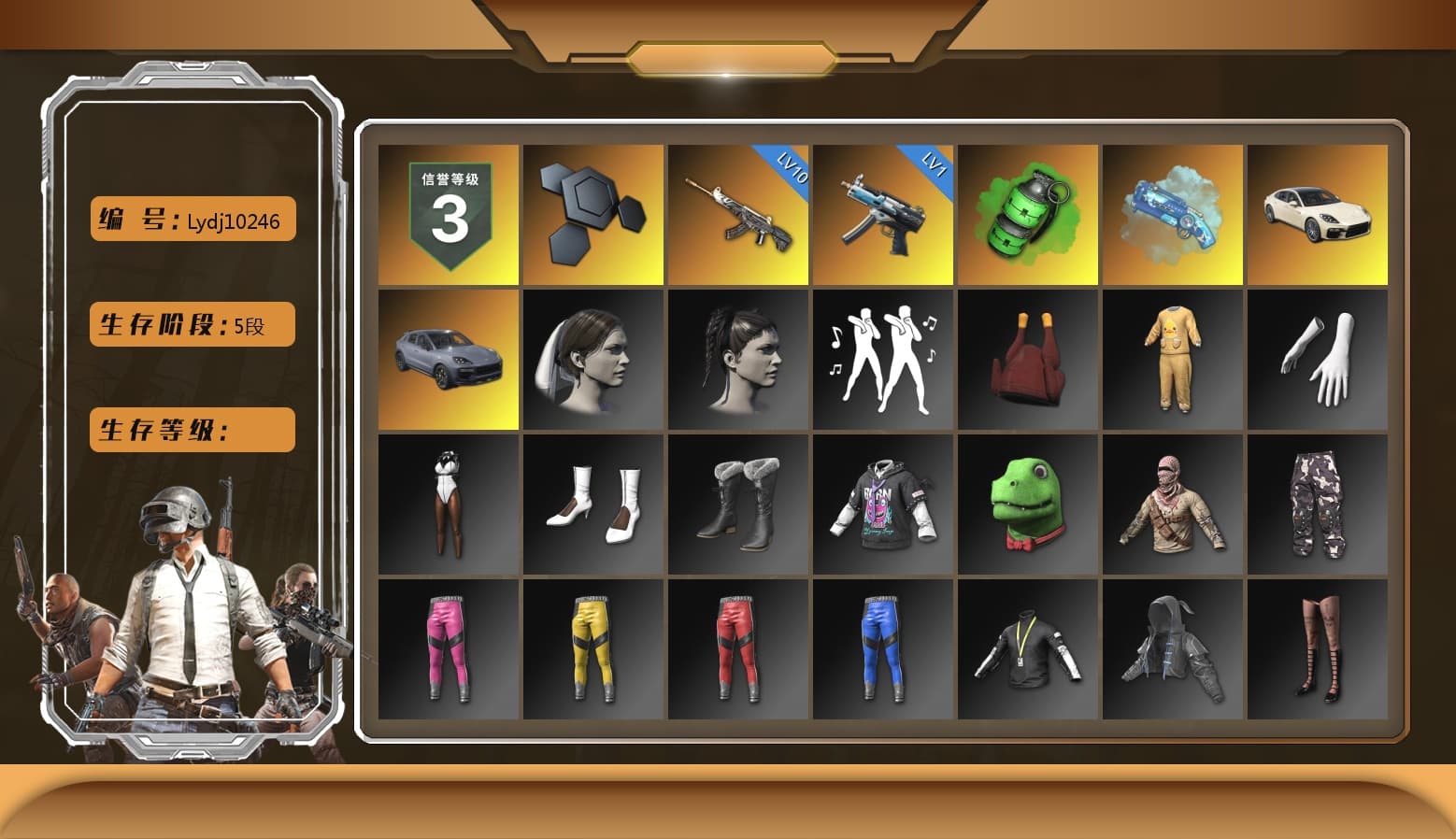Select the green dinosaur mask item

click(1027, 505)
